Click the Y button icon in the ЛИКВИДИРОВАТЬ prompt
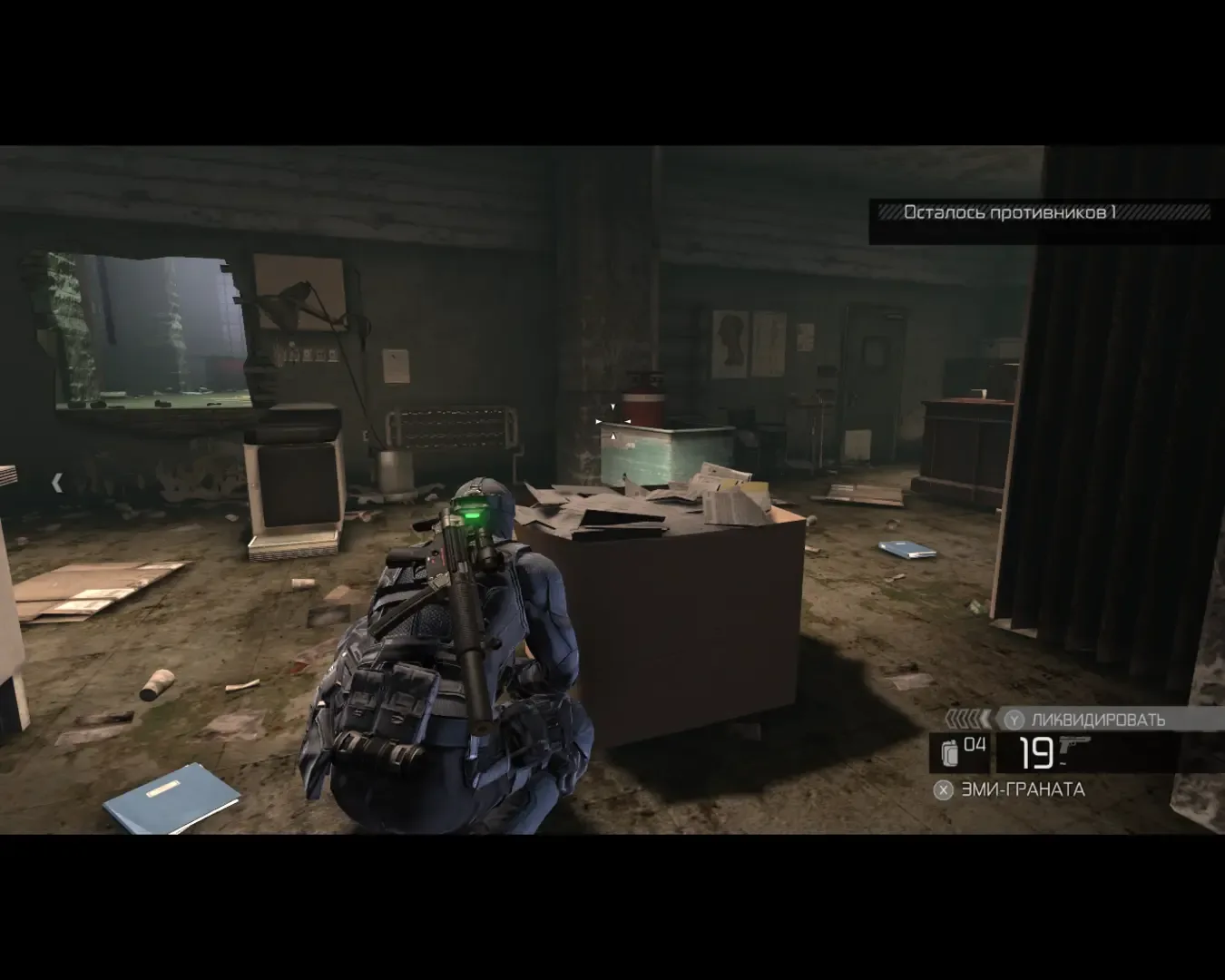 click(1014, 719)
